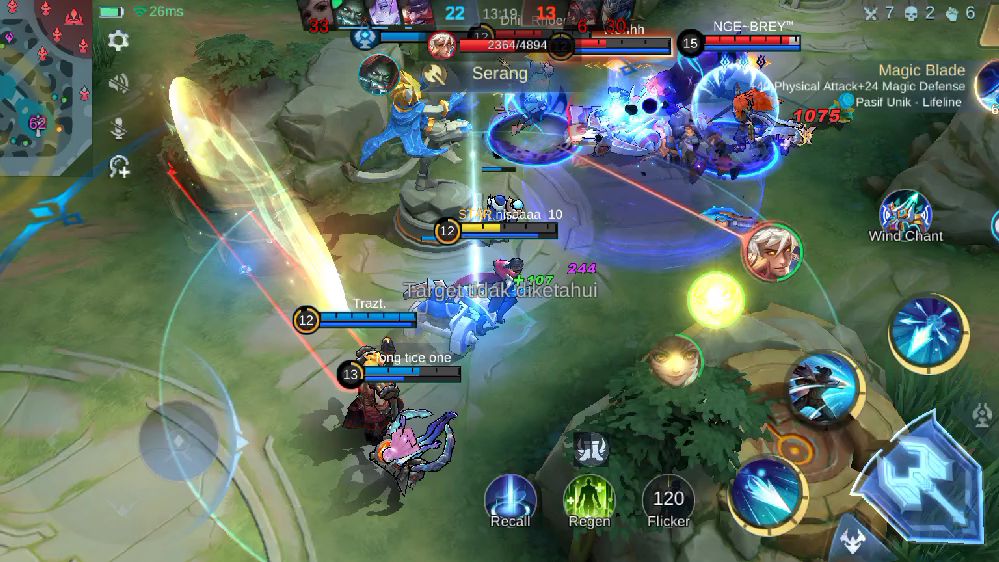Image resolution: width=999 pixels, height=562 pixels.
Task: Click the headset-plus voice icon
Action: pyautogui.click(x=119, y=167)
